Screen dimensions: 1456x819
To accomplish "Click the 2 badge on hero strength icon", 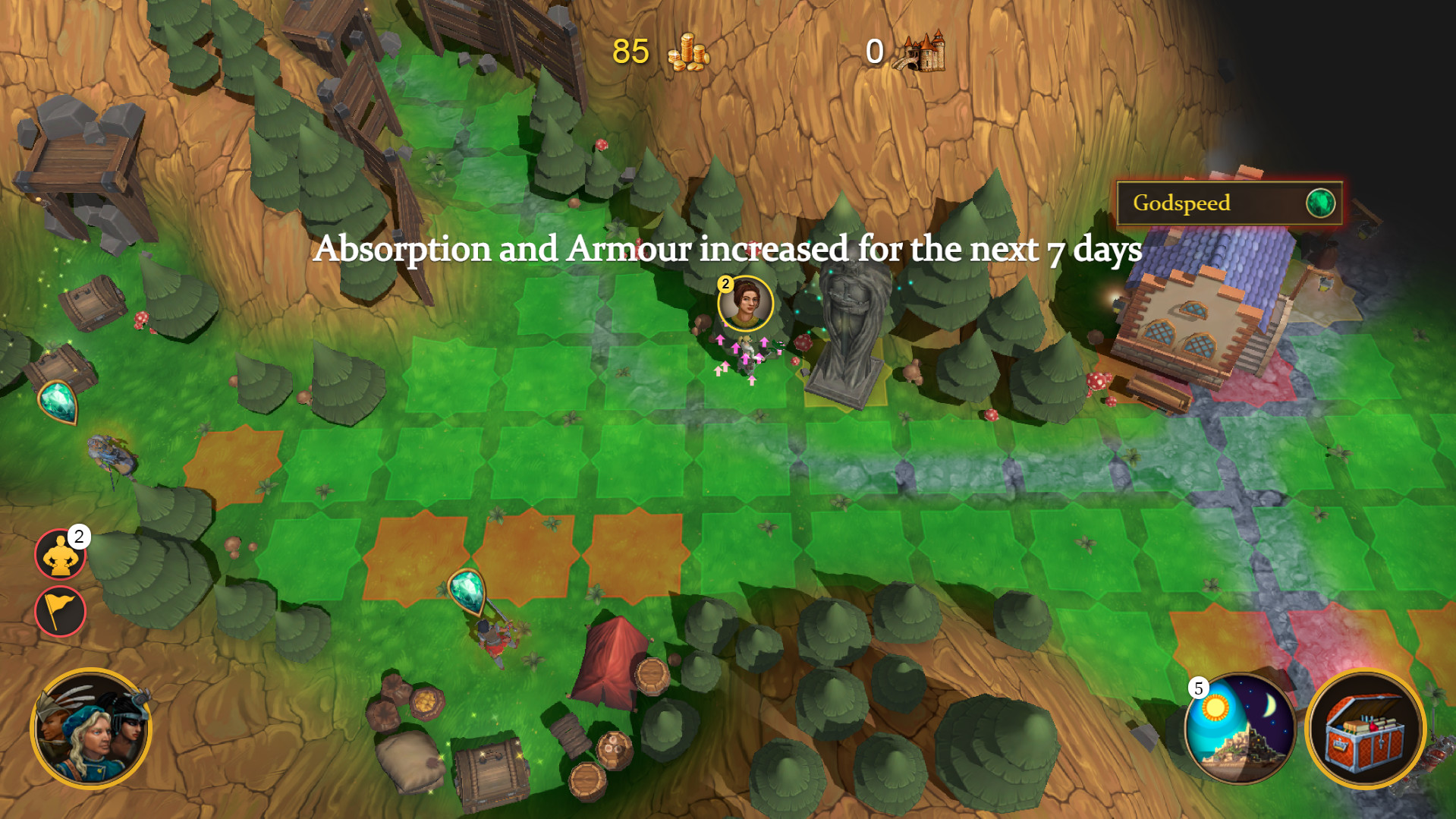I will pos(78,537).
